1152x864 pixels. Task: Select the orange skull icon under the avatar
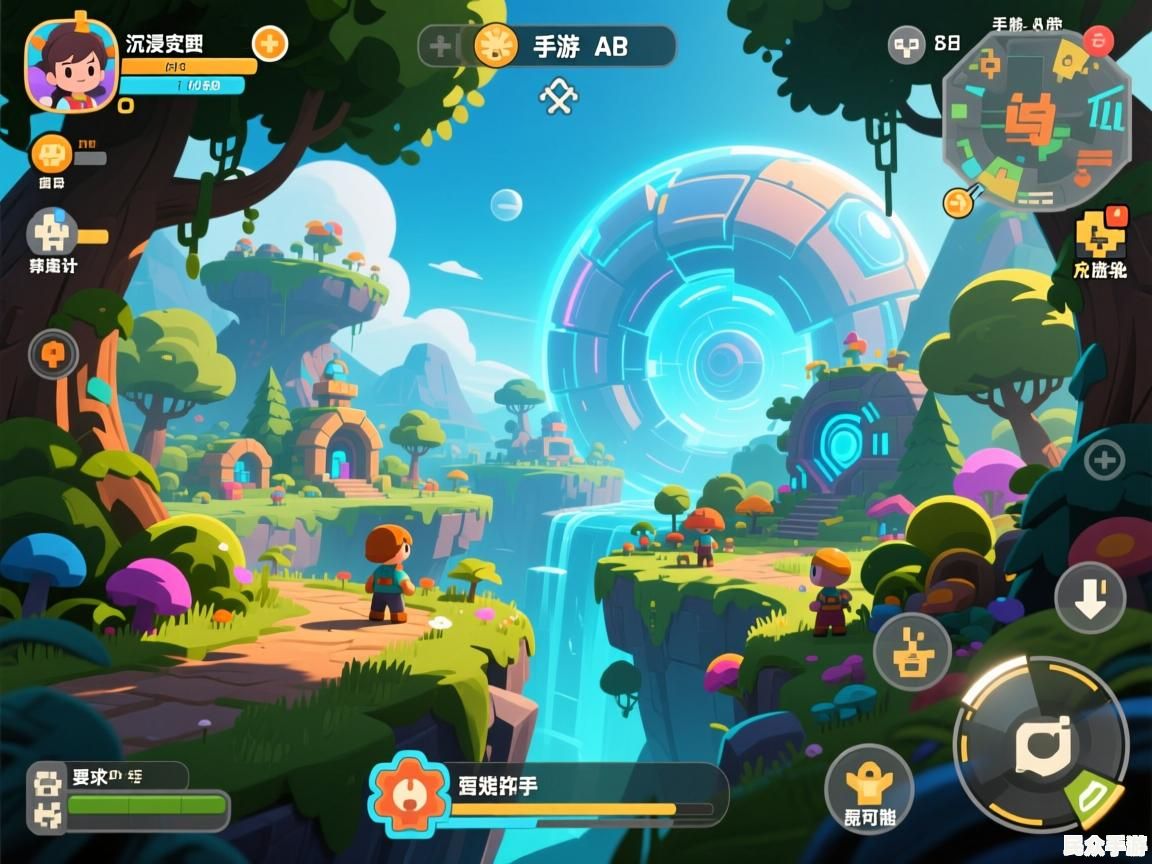click(51, 154)
